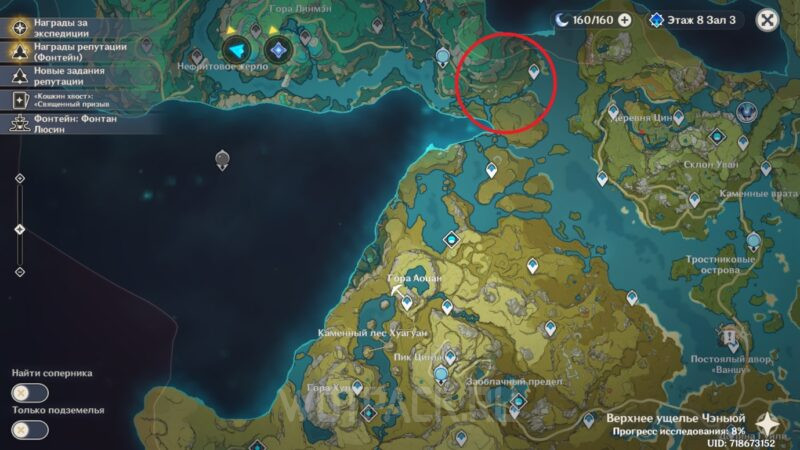Select the blue diamond marker near Гора Линмэн
The width and height of the screenshot is (800, 450).
(x=279, y=48)
